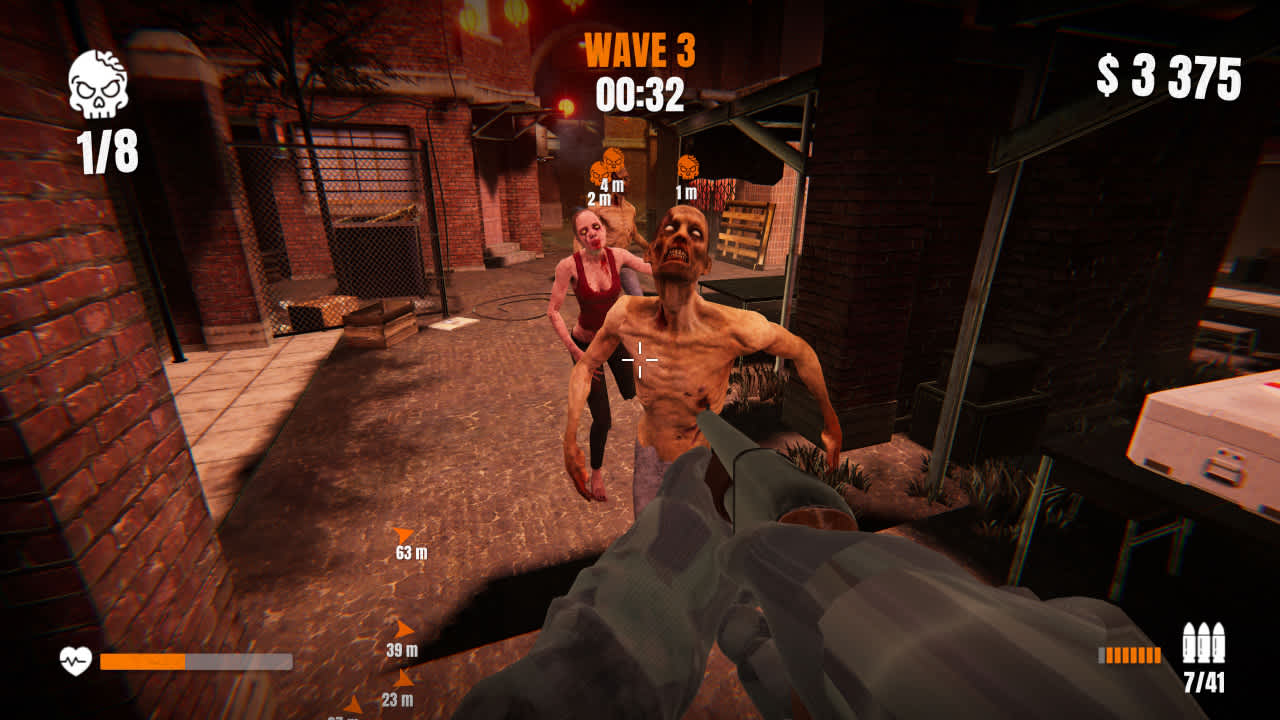Click the bullets icon above the ammo count

[1205, 640]
